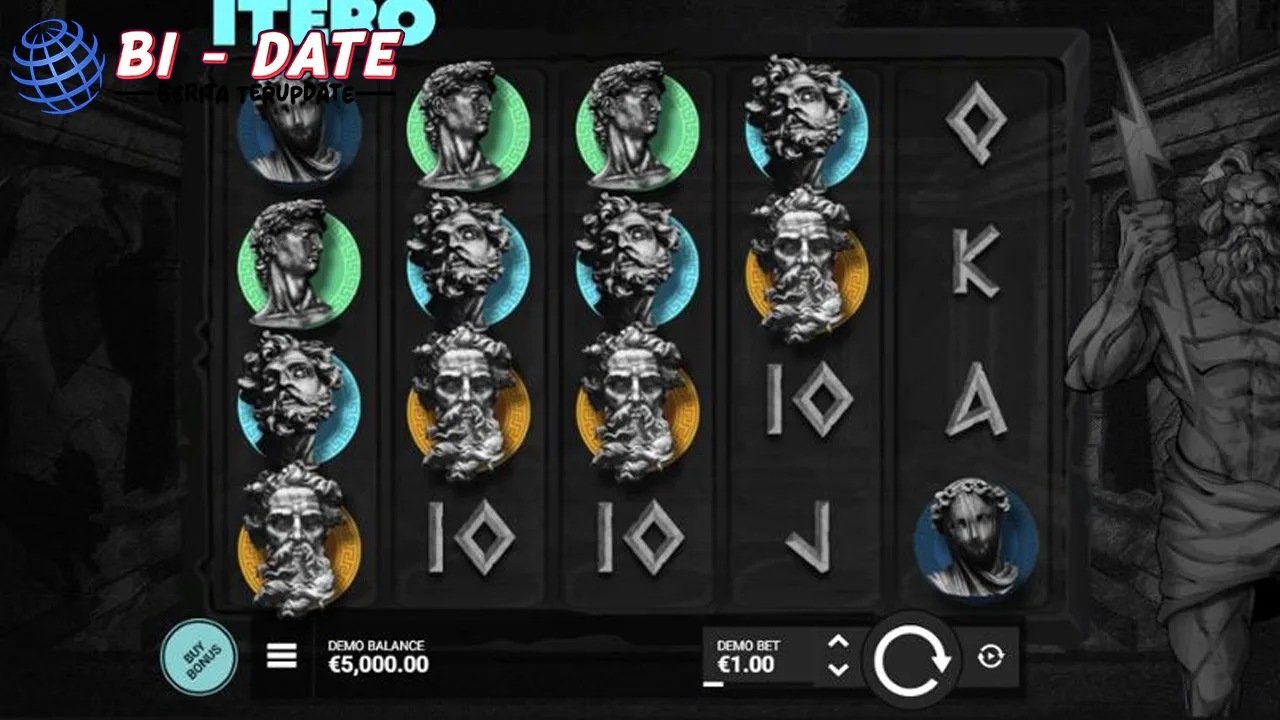Click the Buy Bonus button
Viewport: 1280px width, 720px height.
tap(199, 656)
